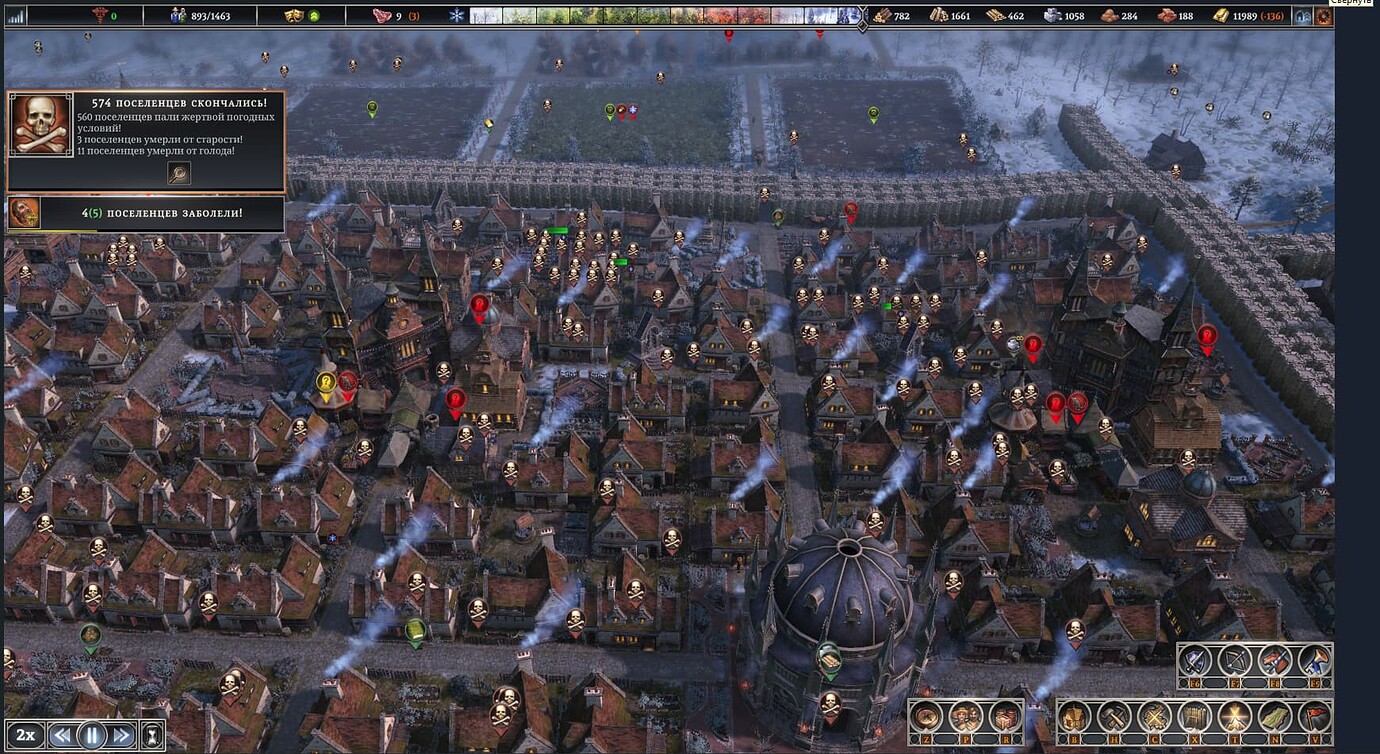Image resolution: width=1380 pixels, height=754 pixels.
Task: Open the compass menu icon
Action: tap(926, 717)
